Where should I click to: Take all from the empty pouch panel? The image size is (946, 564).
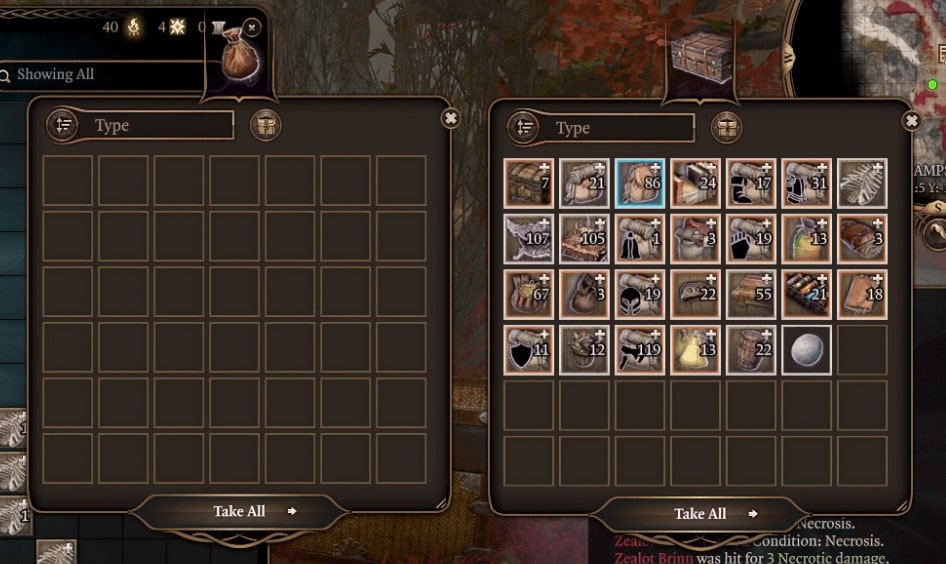click(x=240, y=511)
